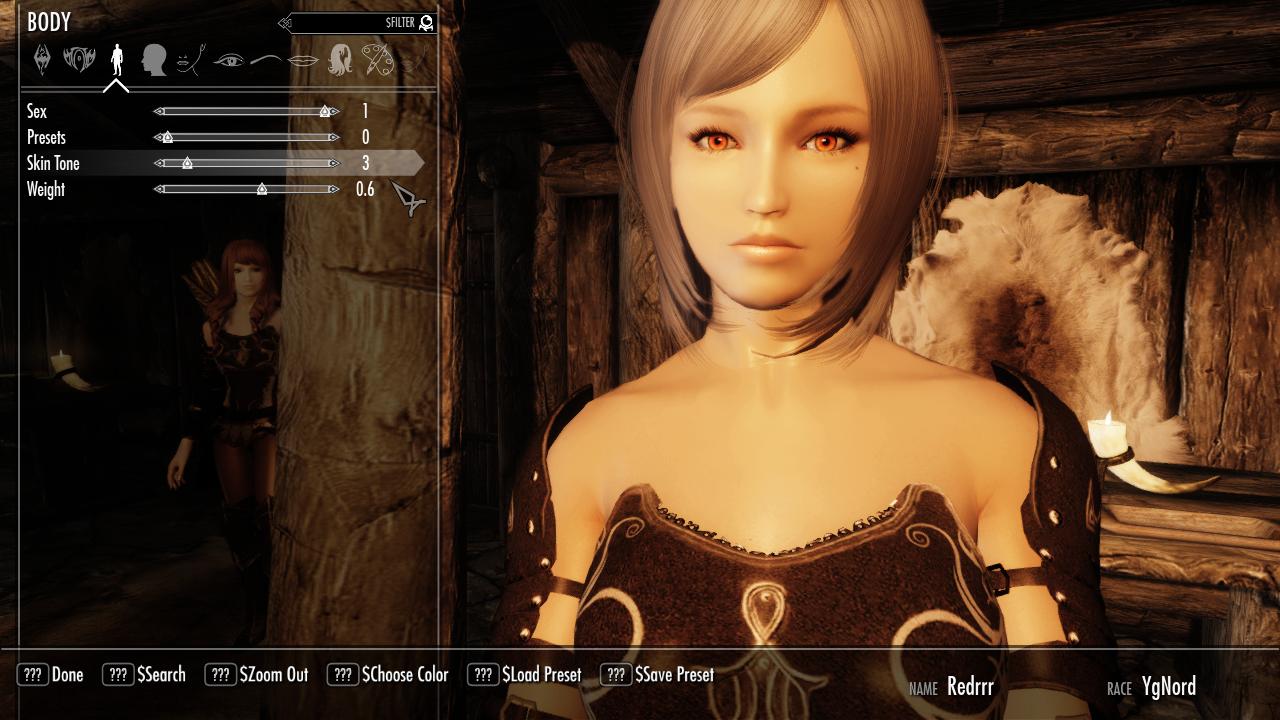Activate the Search button
This screenshot has width=1280, height=720.
[x=145, y=675]
